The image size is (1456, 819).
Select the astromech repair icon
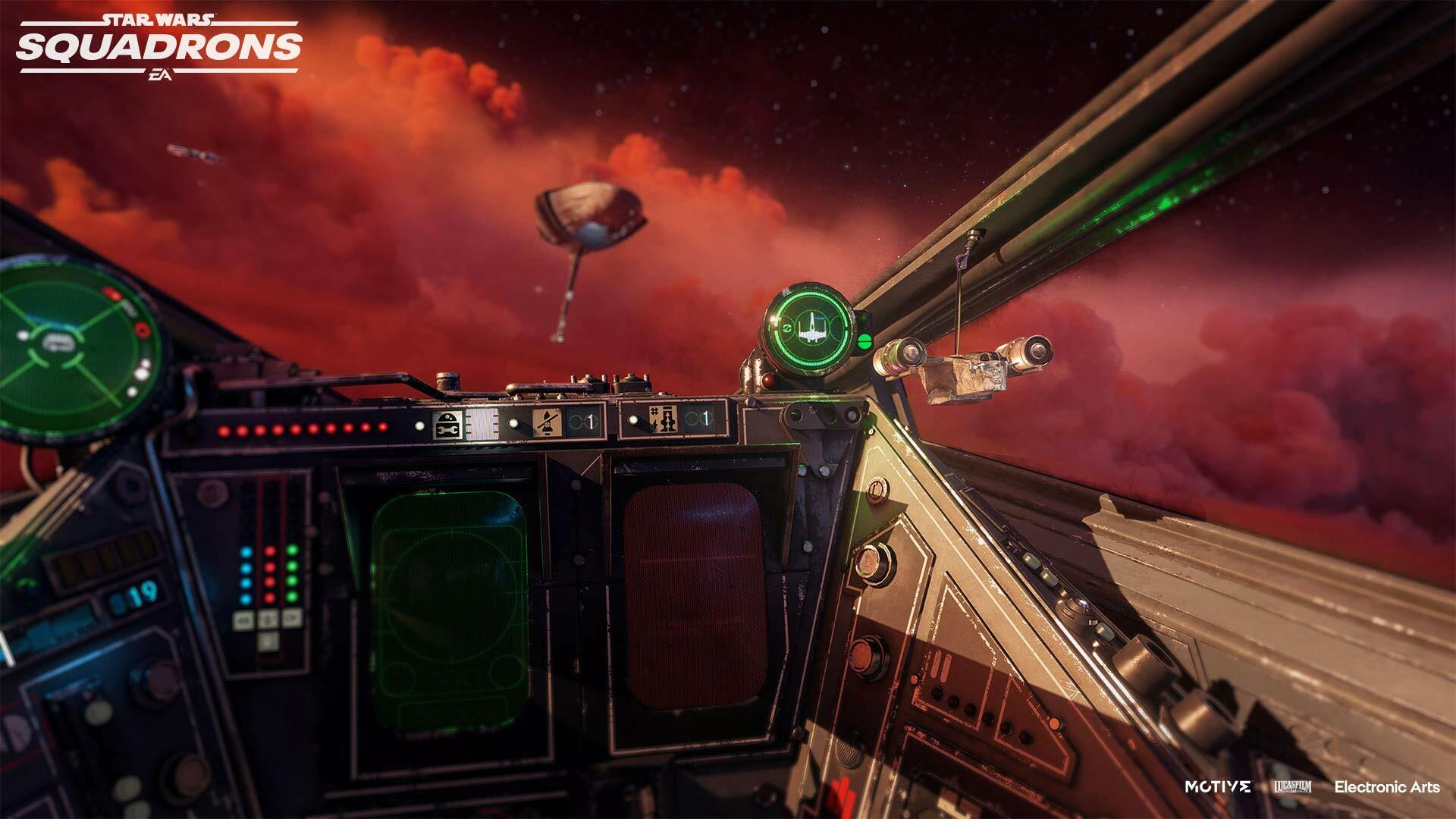[447, 425]
